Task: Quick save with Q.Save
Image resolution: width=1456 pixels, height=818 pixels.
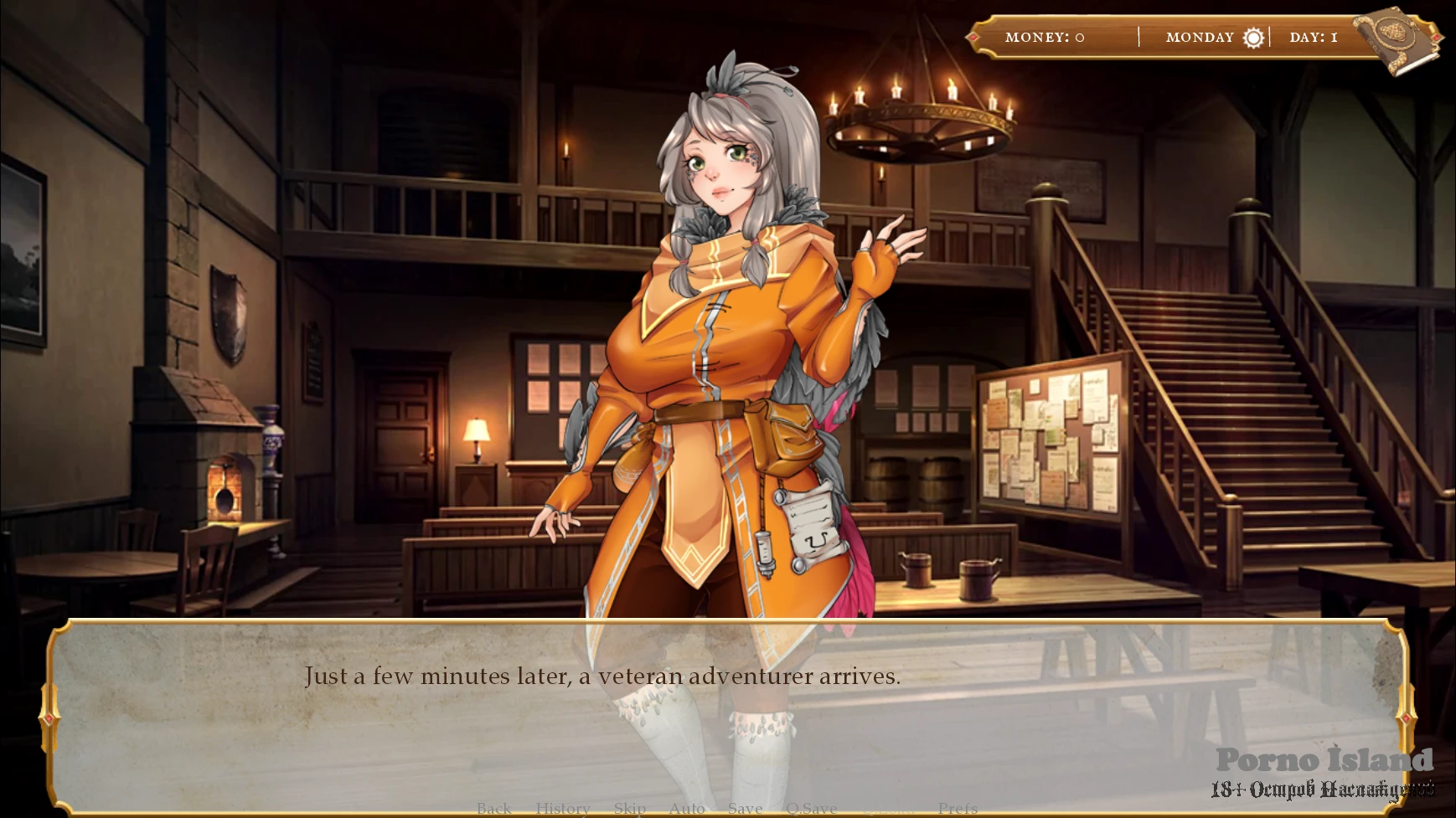Action: coord(811,808)
